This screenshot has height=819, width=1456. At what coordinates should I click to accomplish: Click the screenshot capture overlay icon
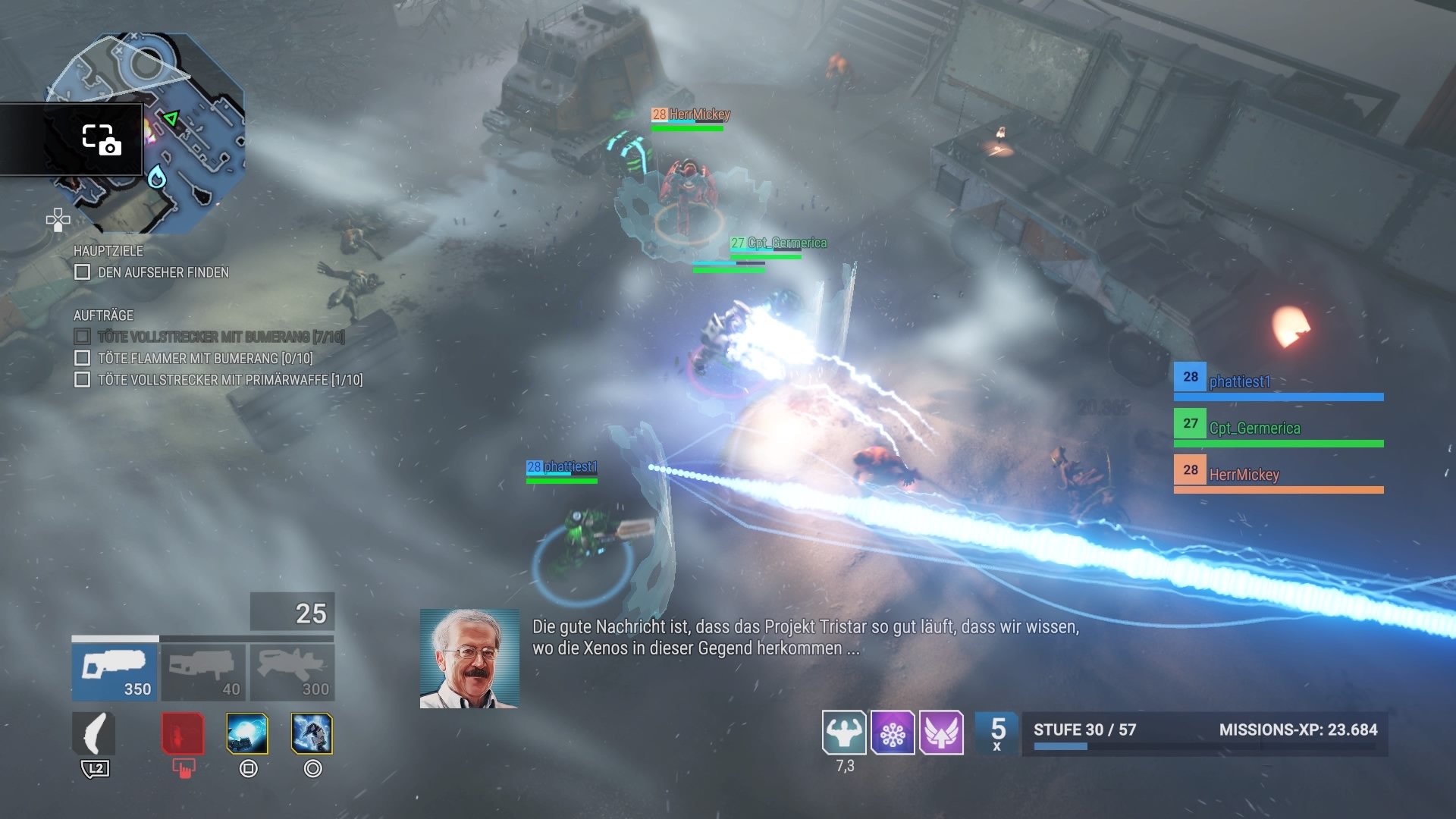101,140
